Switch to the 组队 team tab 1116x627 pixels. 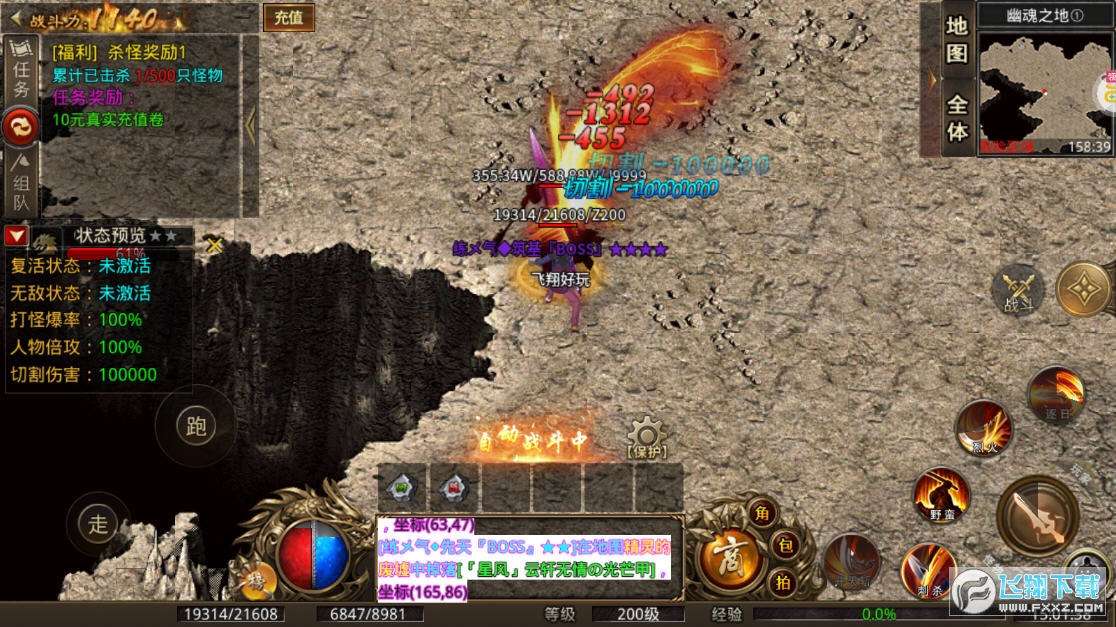pos(20,185)
